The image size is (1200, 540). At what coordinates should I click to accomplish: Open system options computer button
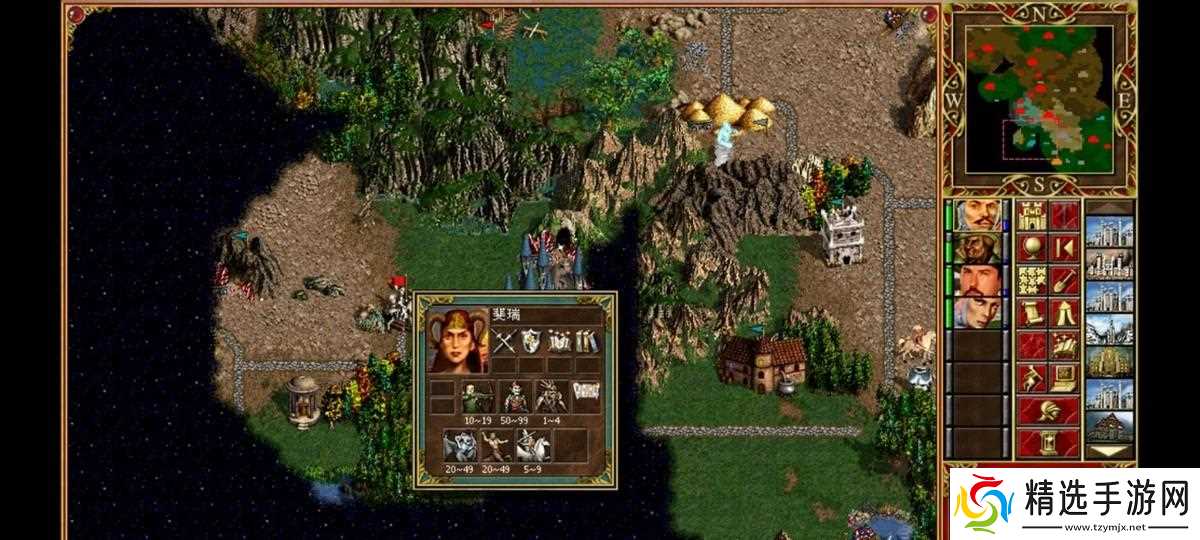(x=1065, y=378)
